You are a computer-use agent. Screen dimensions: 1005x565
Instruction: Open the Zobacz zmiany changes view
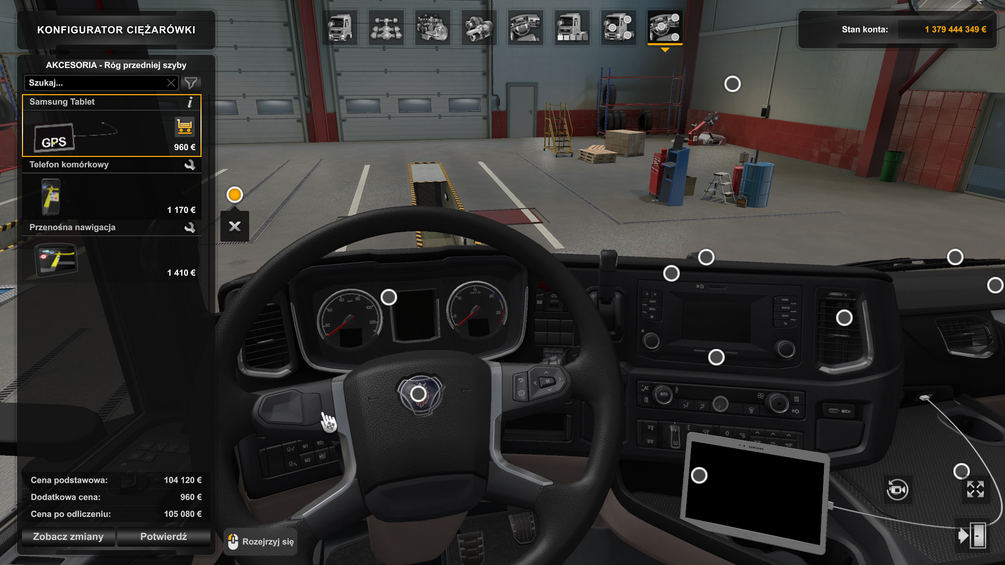tap(67, 536)
